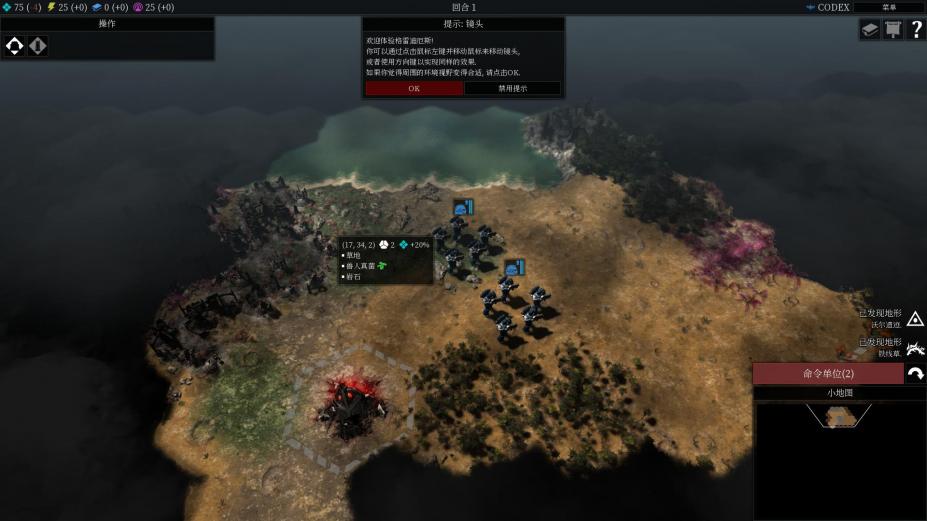
Task: Open the book icon panel
Action: pyautogui.click(x=869, y=30)
